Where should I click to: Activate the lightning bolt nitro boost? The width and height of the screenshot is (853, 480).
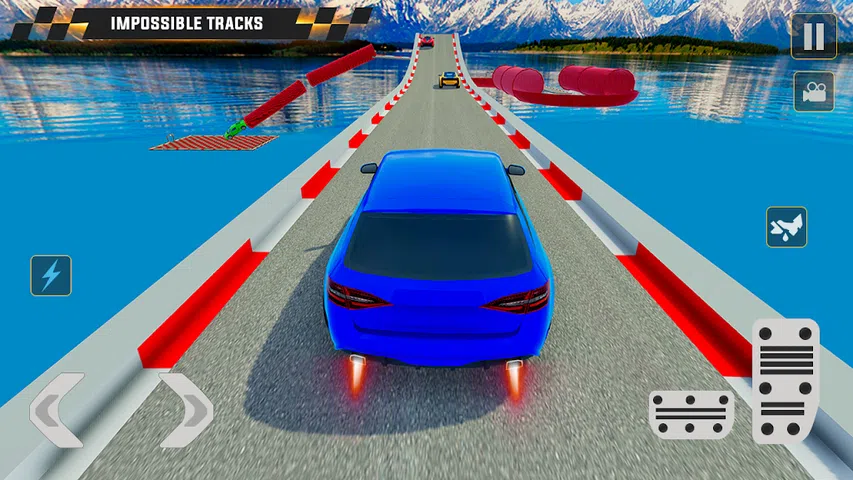coord(50,275)
